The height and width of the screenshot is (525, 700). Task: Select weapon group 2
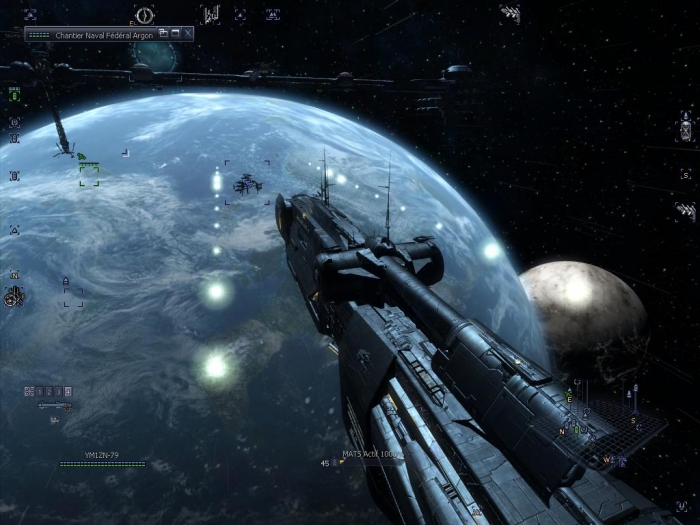pos(48,391)
